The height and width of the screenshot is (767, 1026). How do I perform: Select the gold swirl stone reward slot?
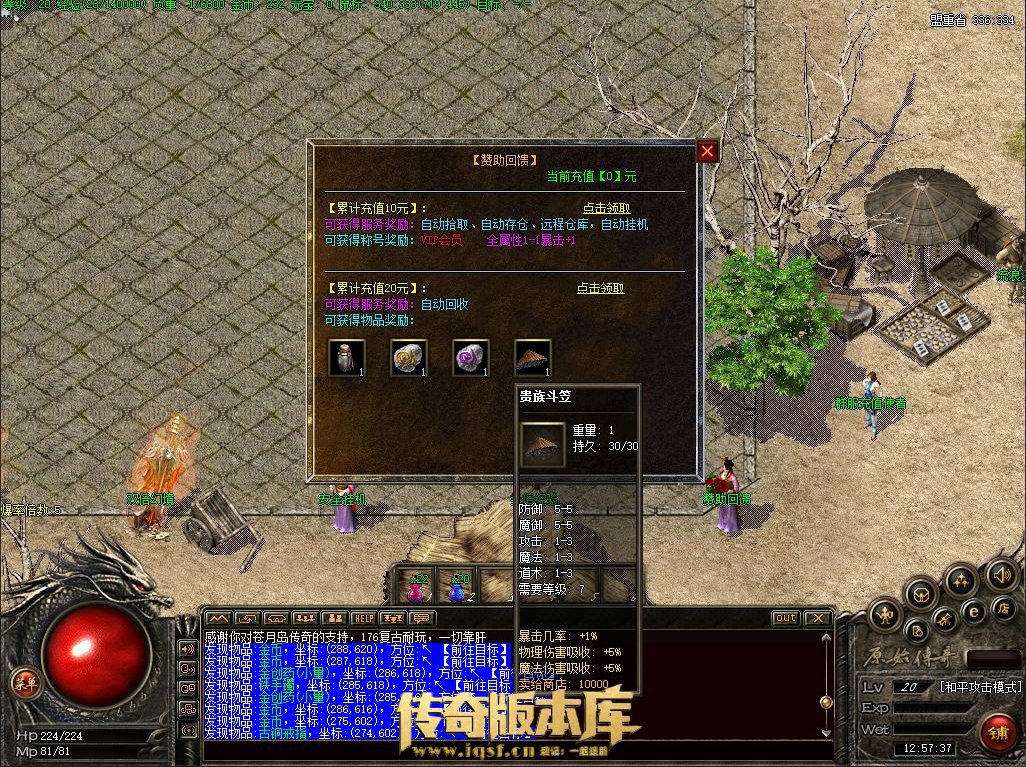(x=408, y=357)
